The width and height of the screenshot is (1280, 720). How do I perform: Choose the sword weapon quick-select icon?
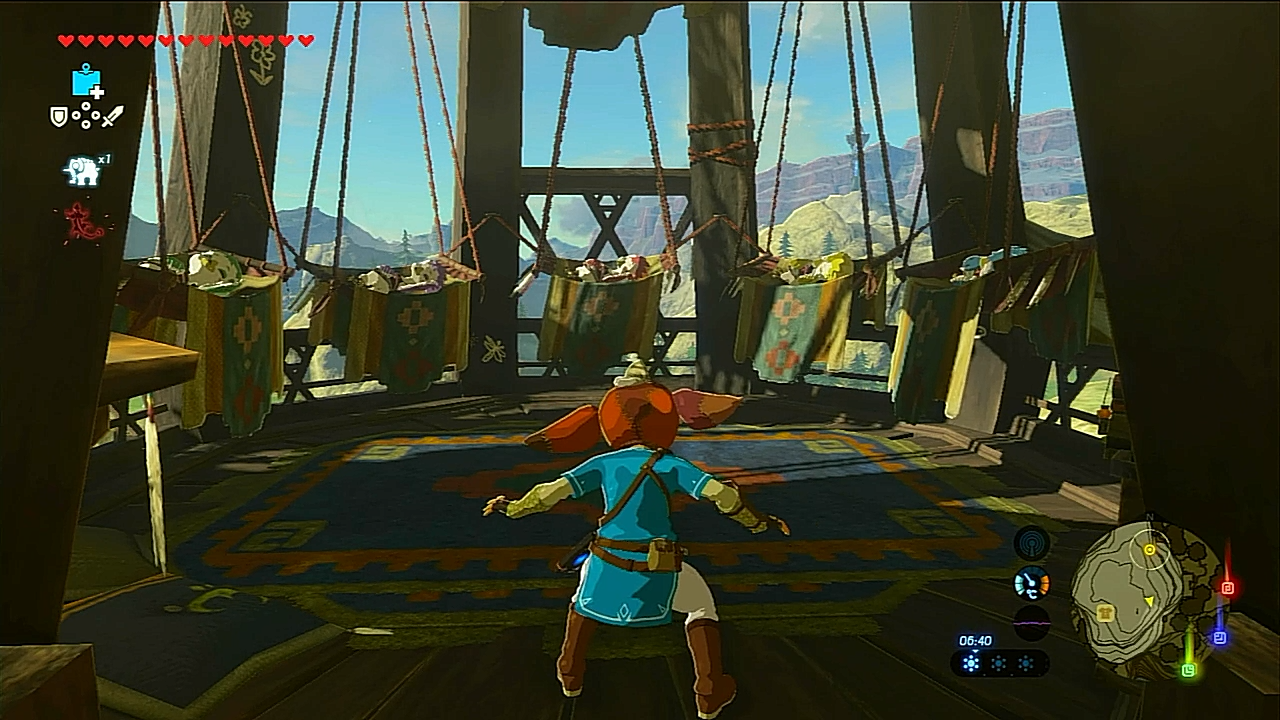click(x=112, y=117)
